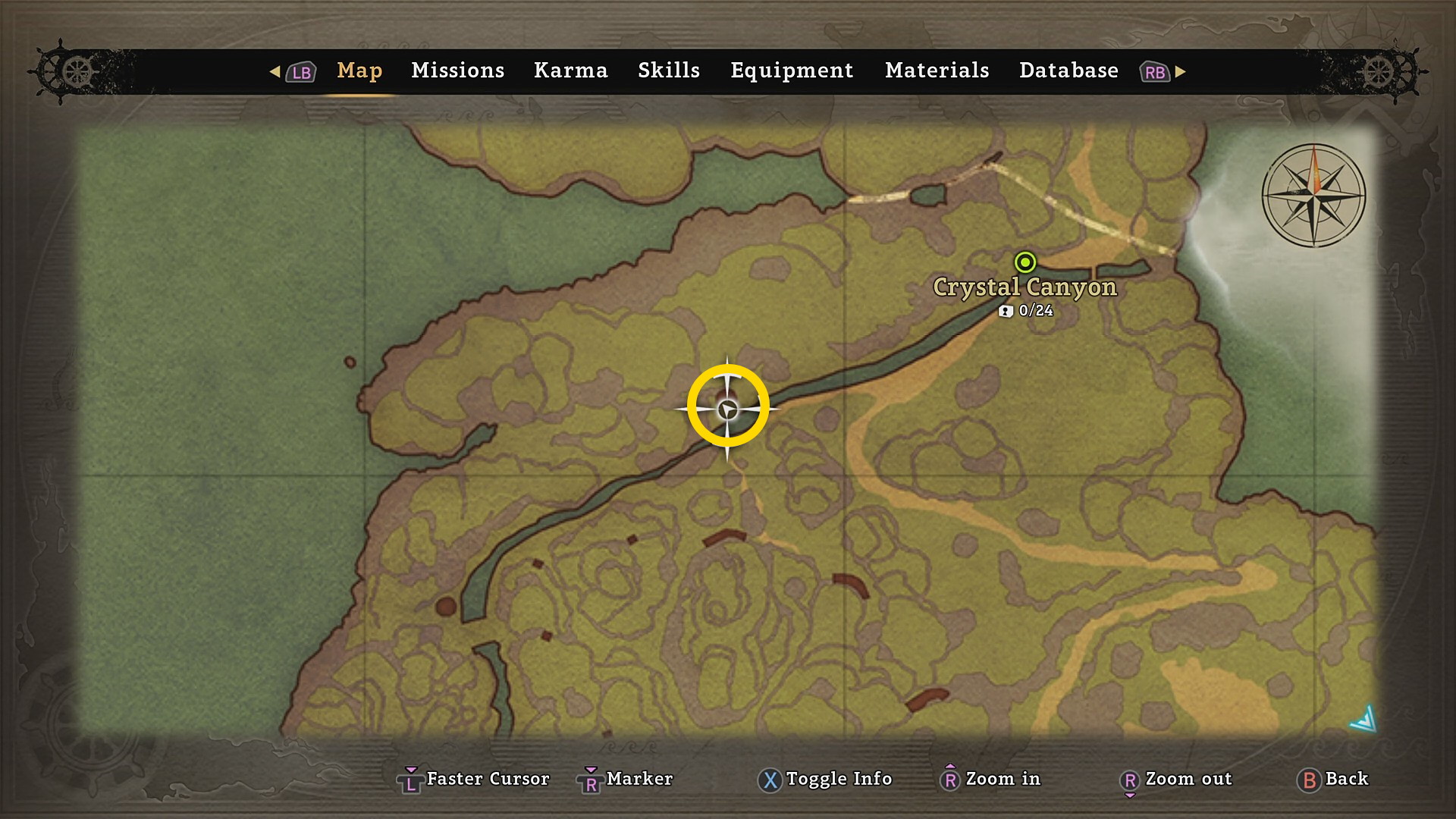The image size is (1456, 819).
Task: Switch to the Database tab
Action: click(1068, 71)
